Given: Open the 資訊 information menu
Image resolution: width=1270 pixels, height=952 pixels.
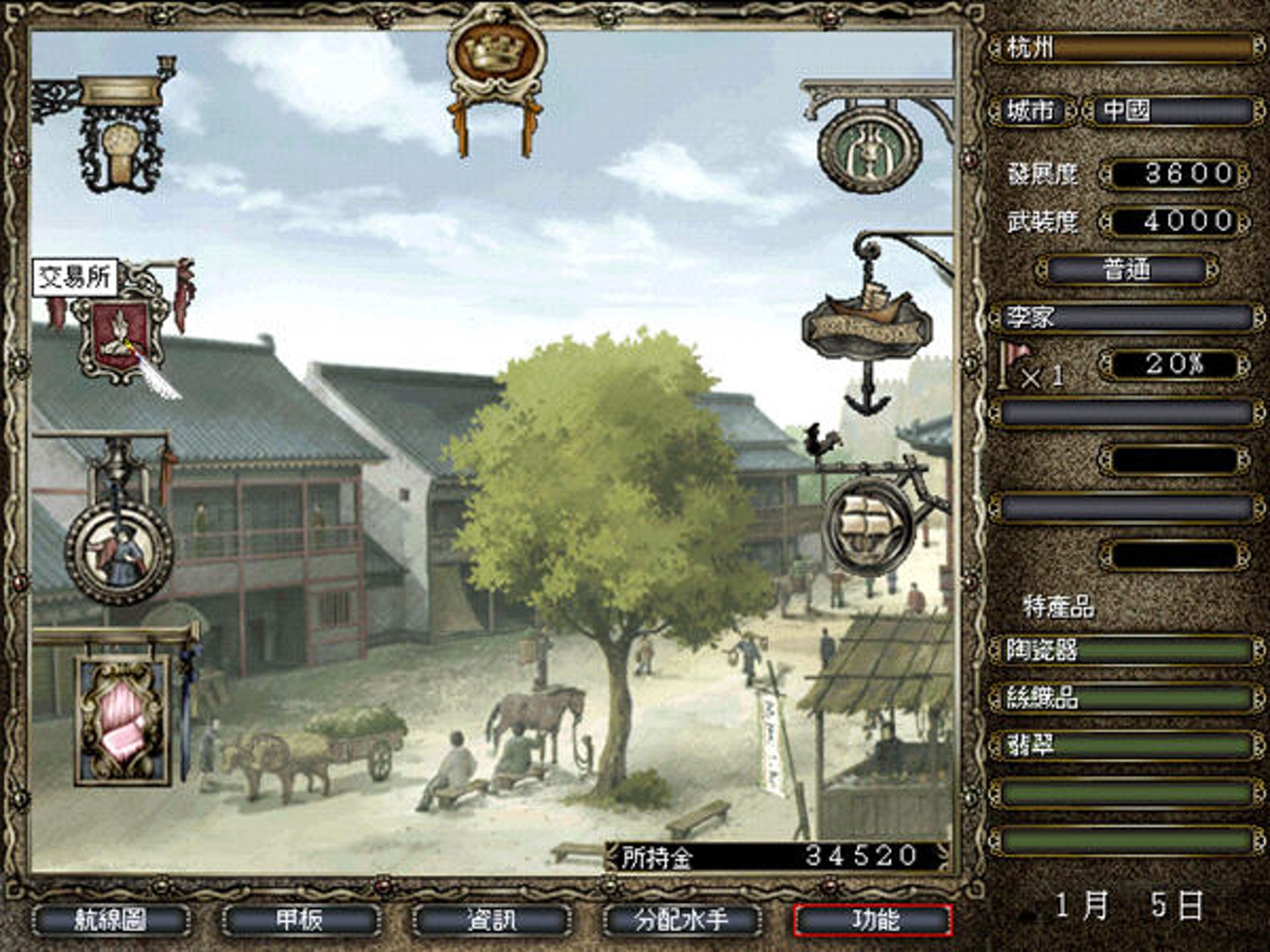Looking at the screenshot, I should [491, 920].
